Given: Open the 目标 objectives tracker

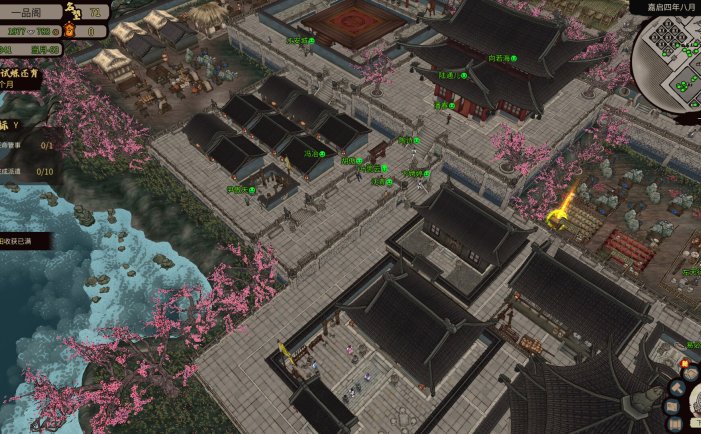Looking at the screenshot, I should pos(12,126).
